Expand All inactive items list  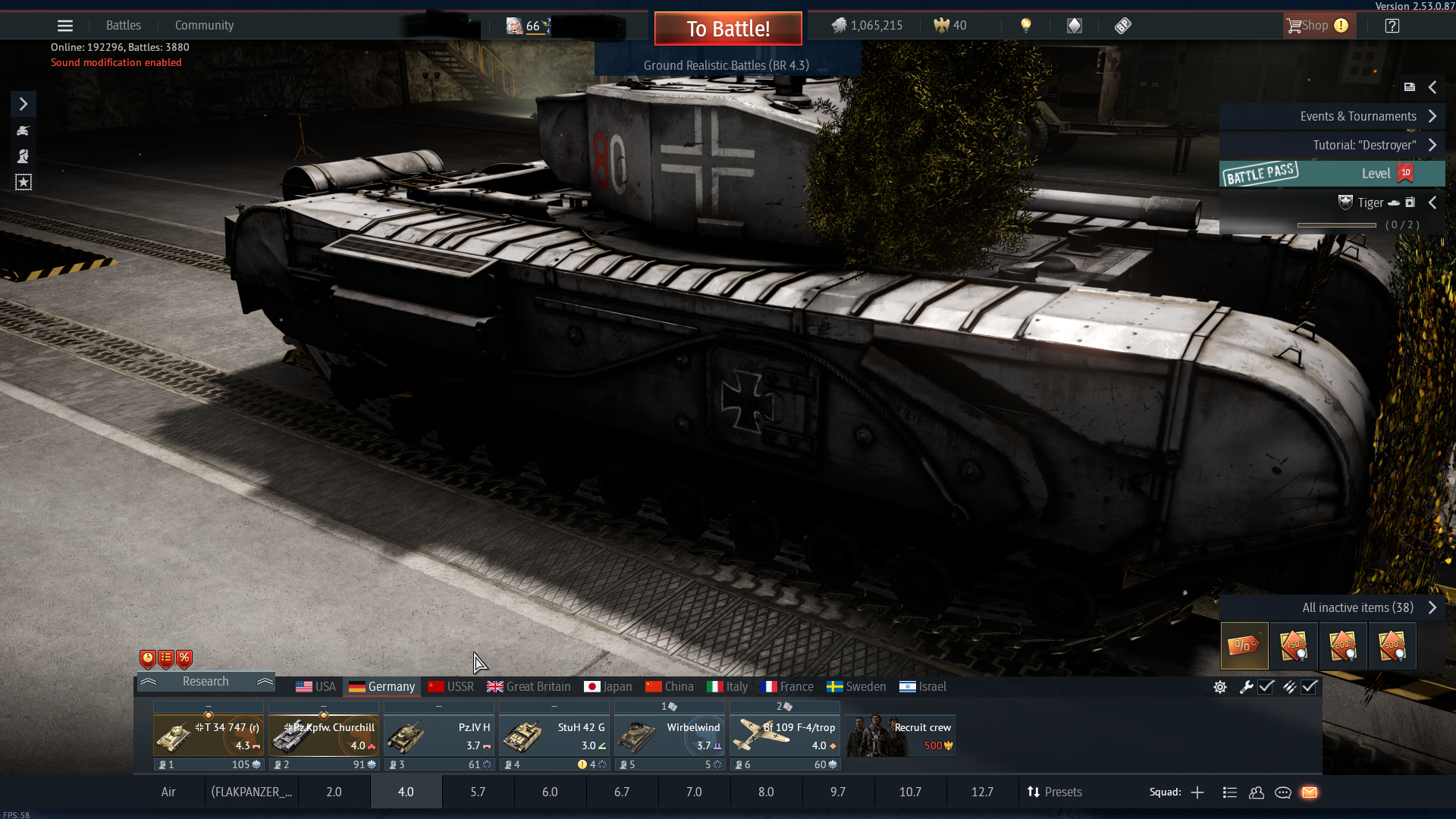(x=1358, y=607)
